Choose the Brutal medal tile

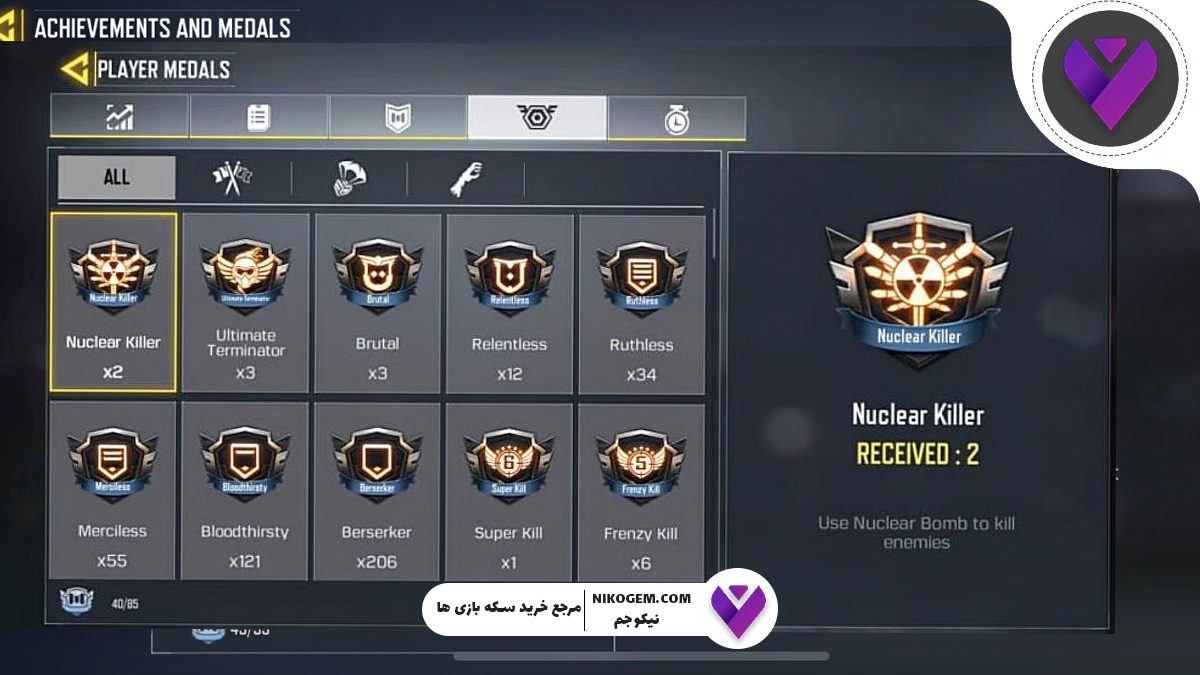coord(378,303)
